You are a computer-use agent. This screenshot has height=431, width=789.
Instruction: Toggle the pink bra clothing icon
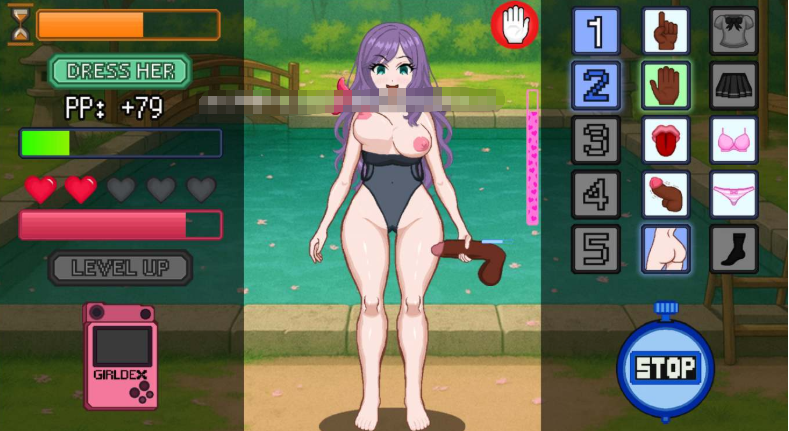coord(734,139)
